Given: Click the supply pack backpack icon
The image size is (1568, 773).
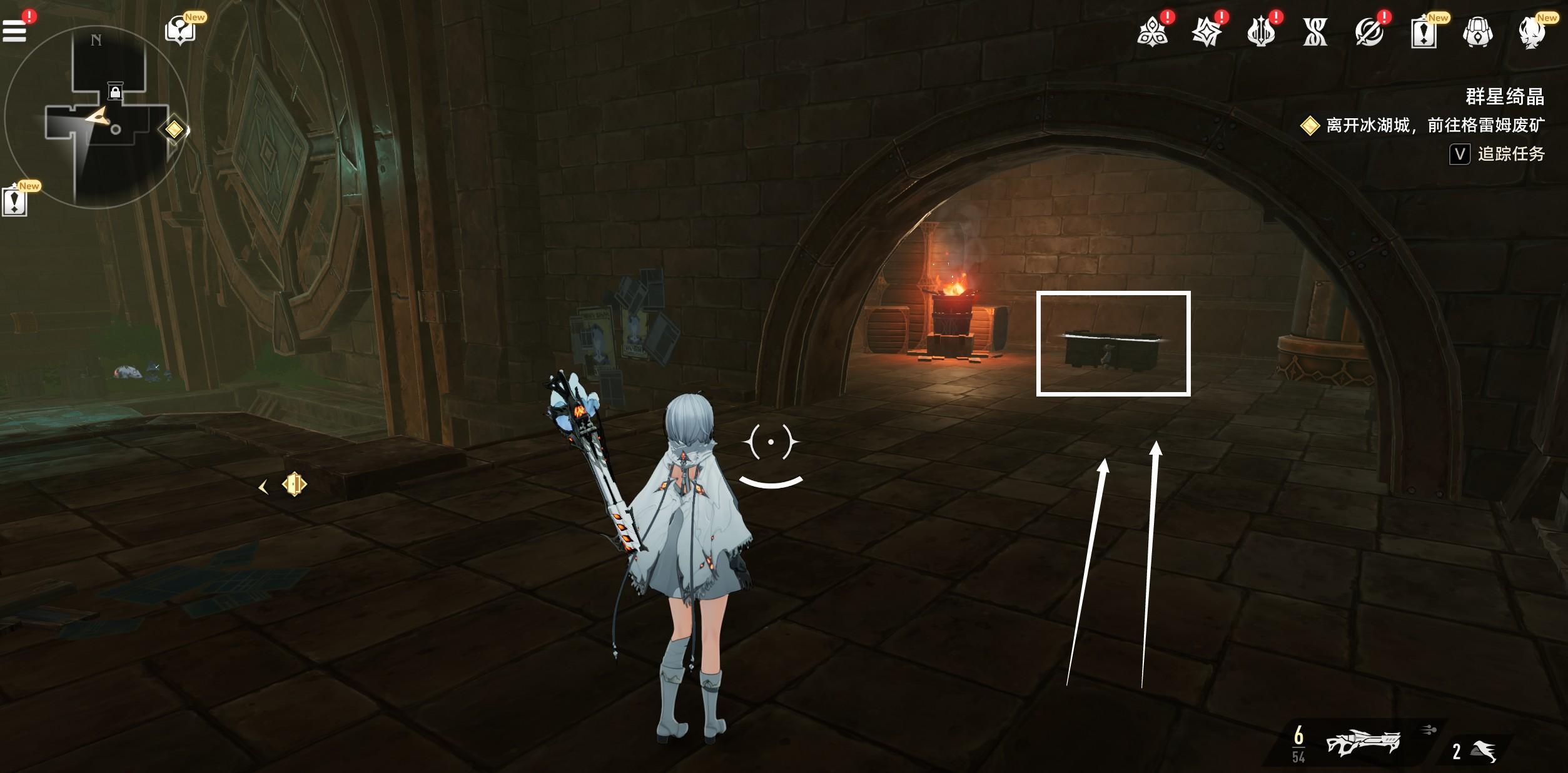Looking at the screenshot, I should point(1476,34).
